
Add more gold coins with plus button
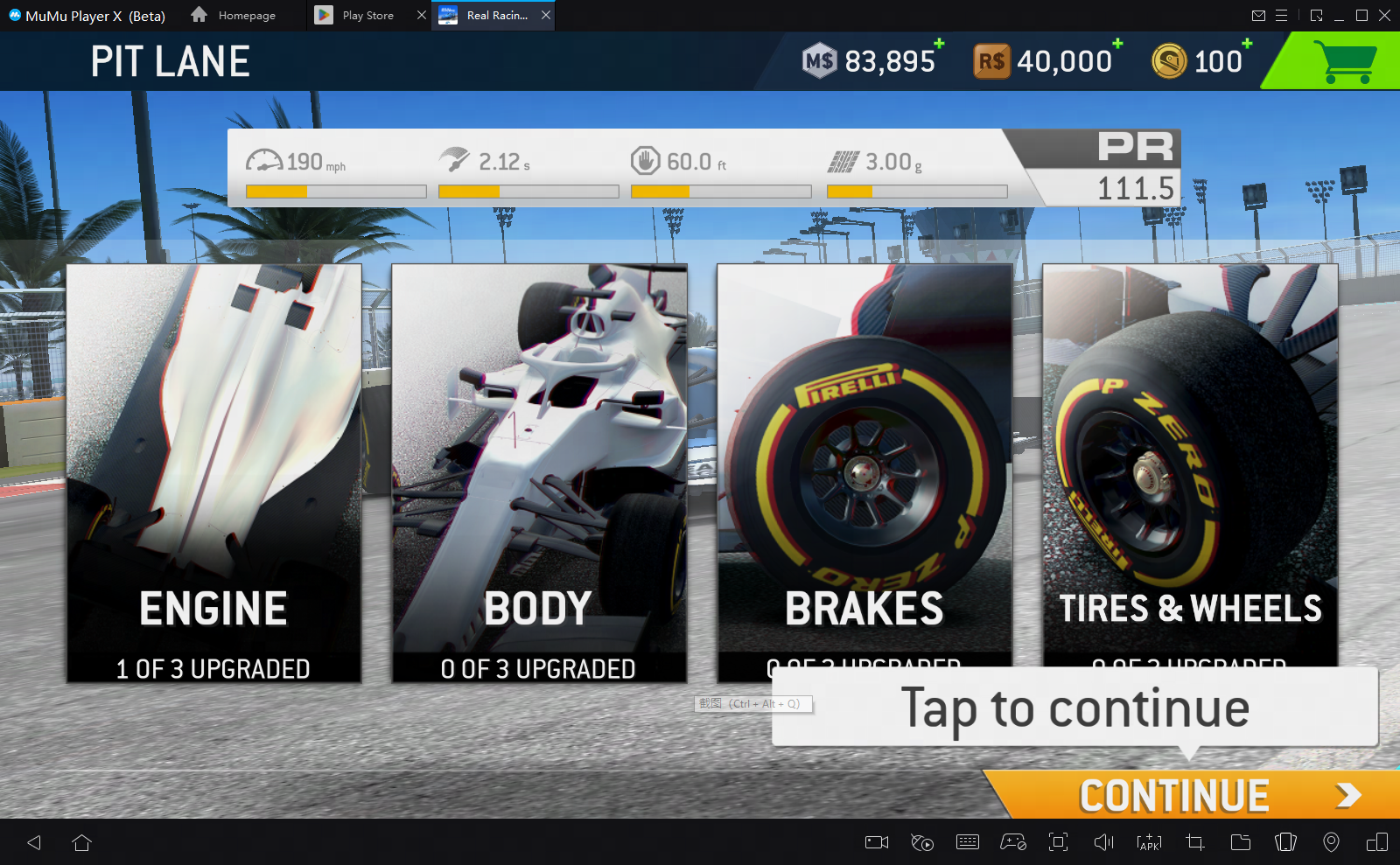tap(1246, 44)
